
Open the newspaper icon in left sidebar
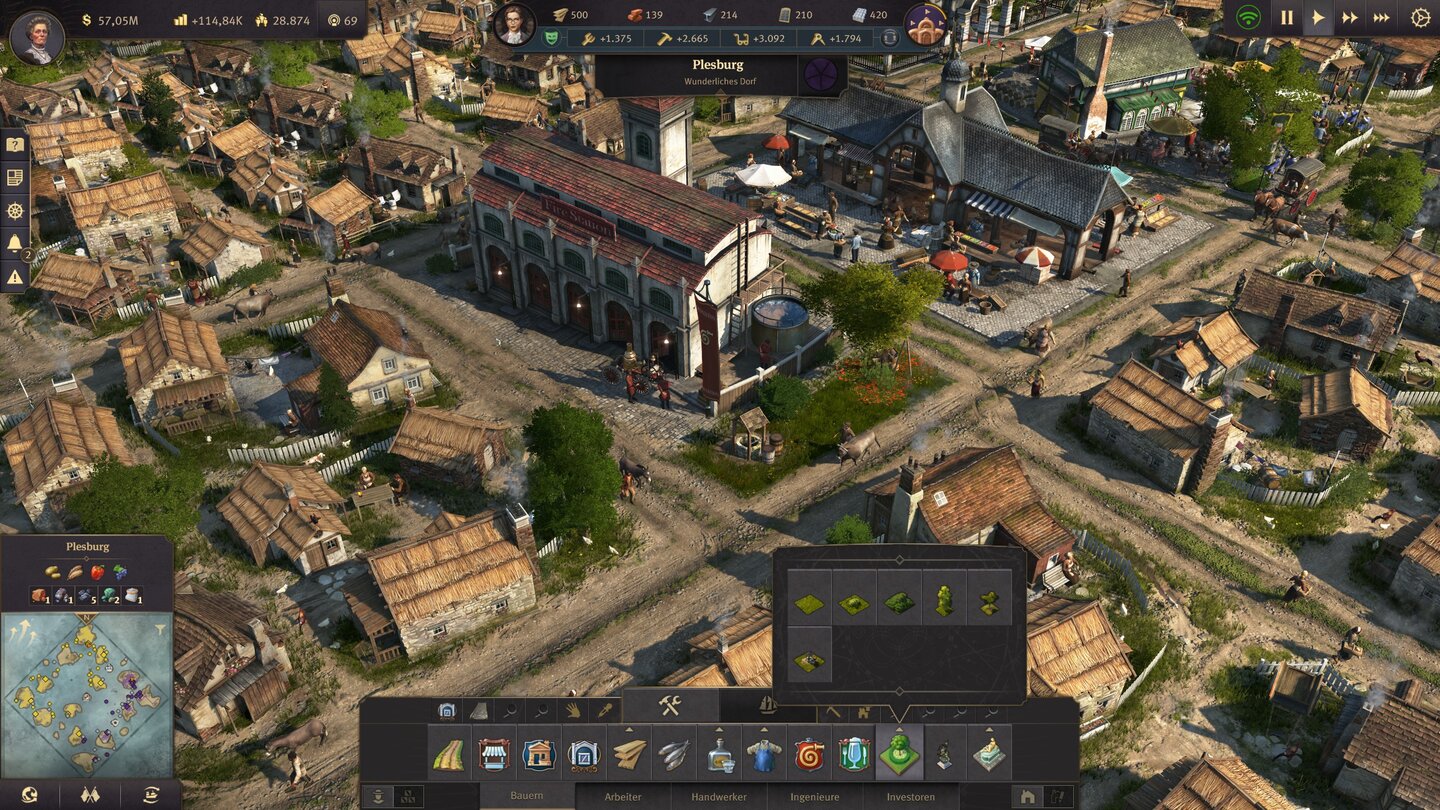(x=13, y=176)
